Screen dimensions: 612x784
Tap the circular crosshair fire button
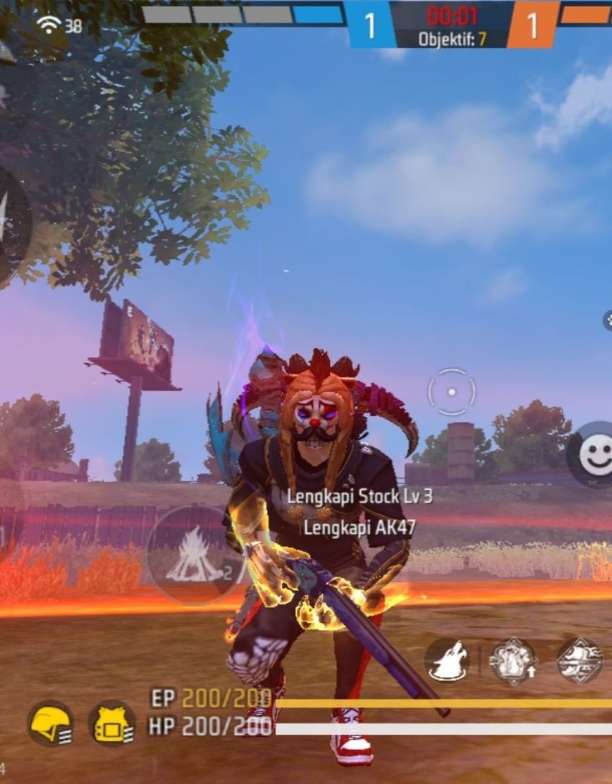point(451,392)
